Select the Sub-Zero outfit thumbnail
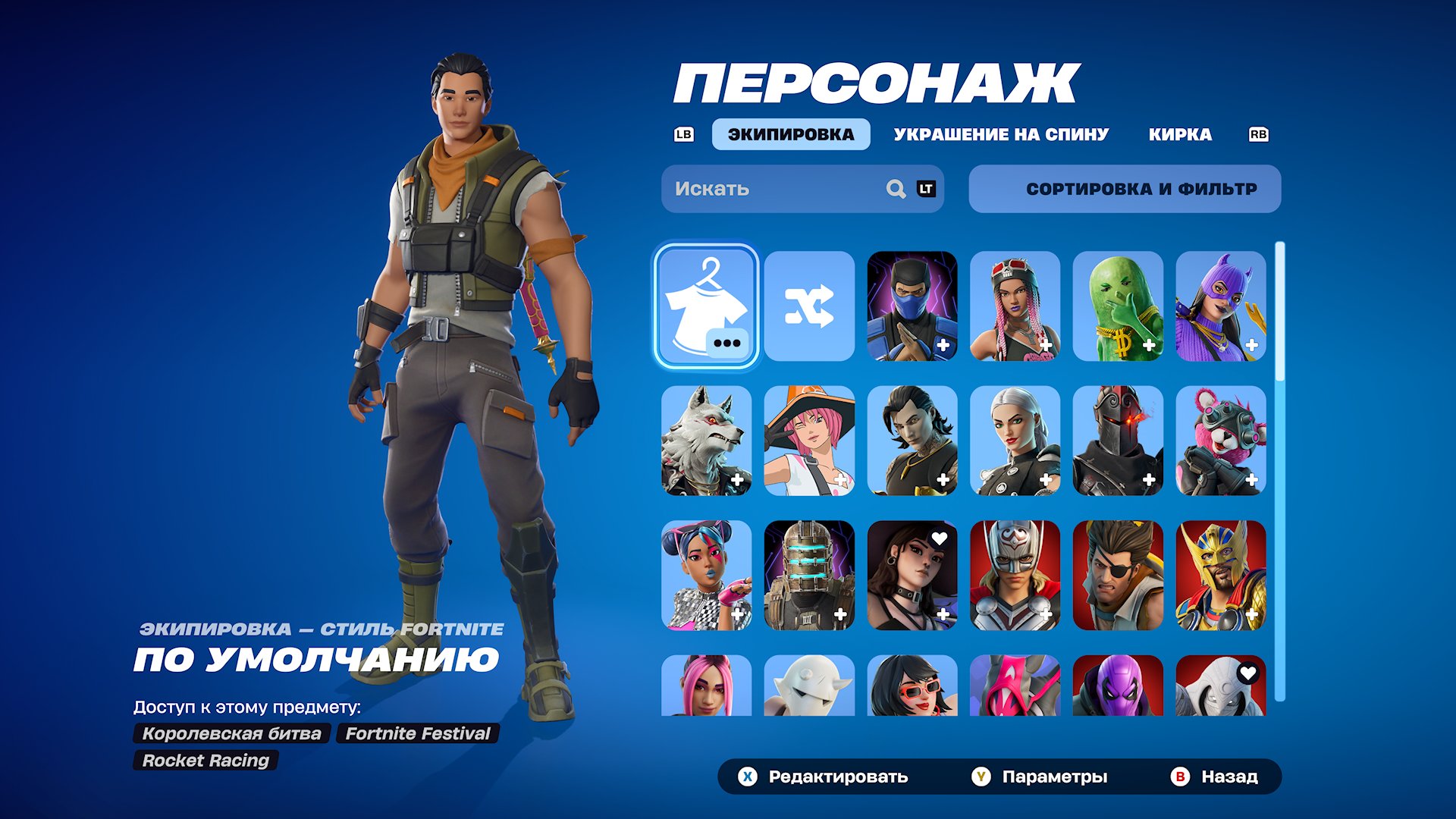 [913, 306]
